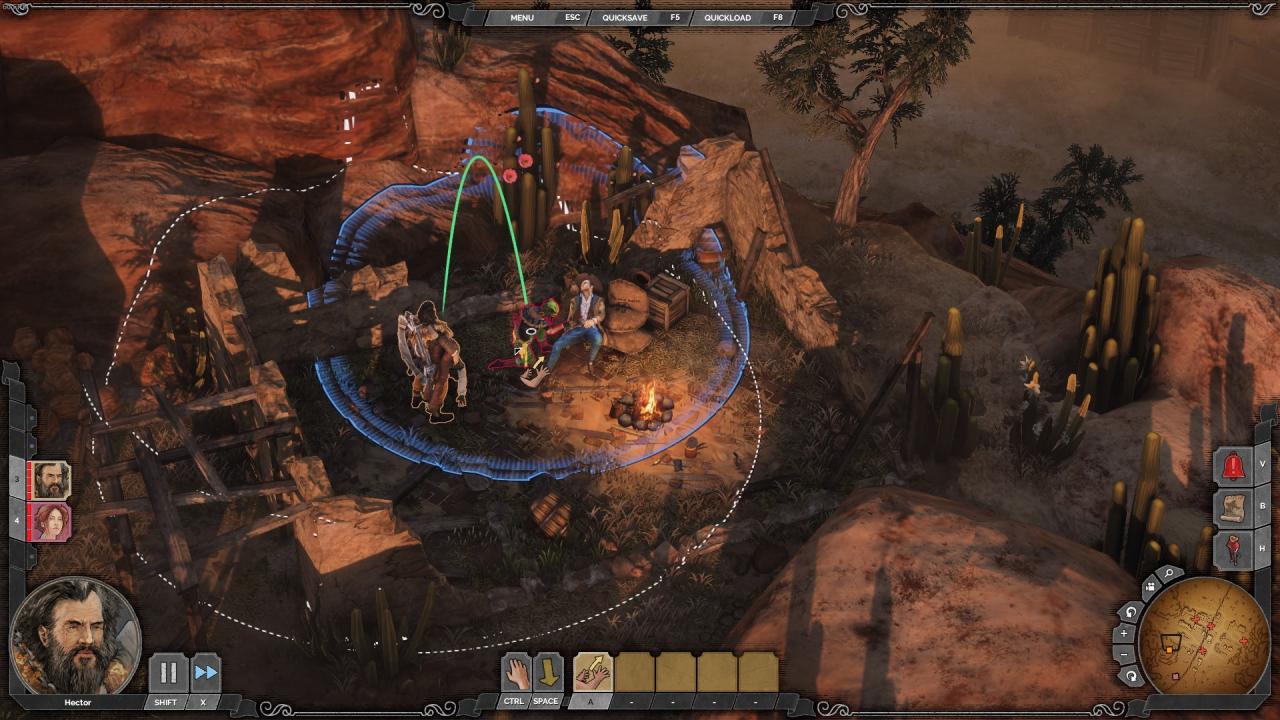Zoom in using the minimap plus button

pos(1125,634)
